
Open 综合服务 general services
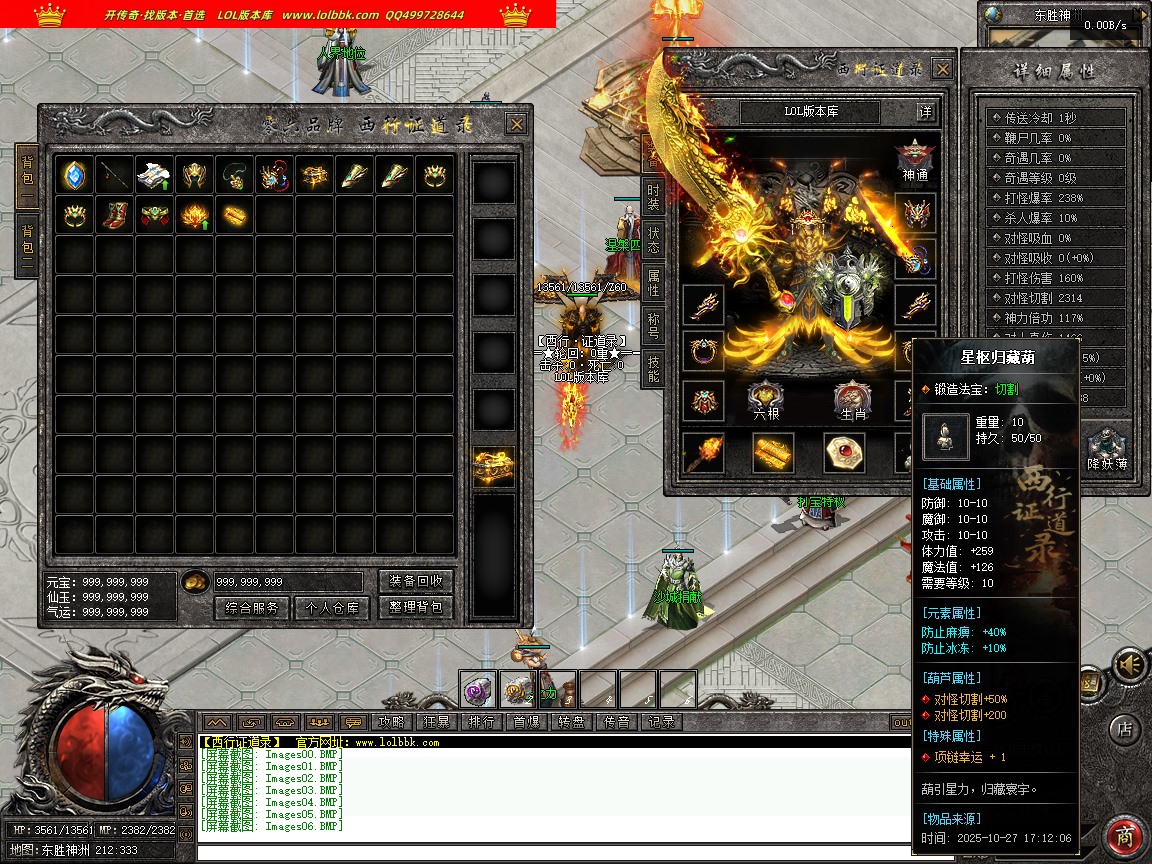(x=252, y=607)
